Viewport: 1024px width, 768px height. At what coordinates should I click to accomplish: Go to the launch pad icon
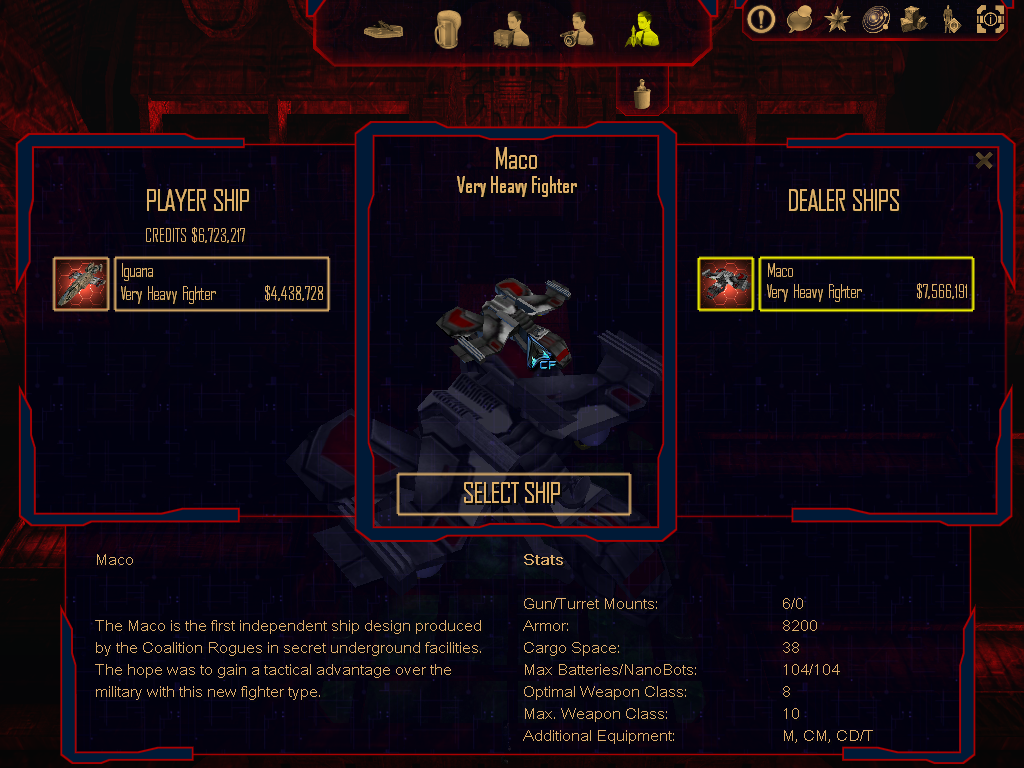(384, 30)
